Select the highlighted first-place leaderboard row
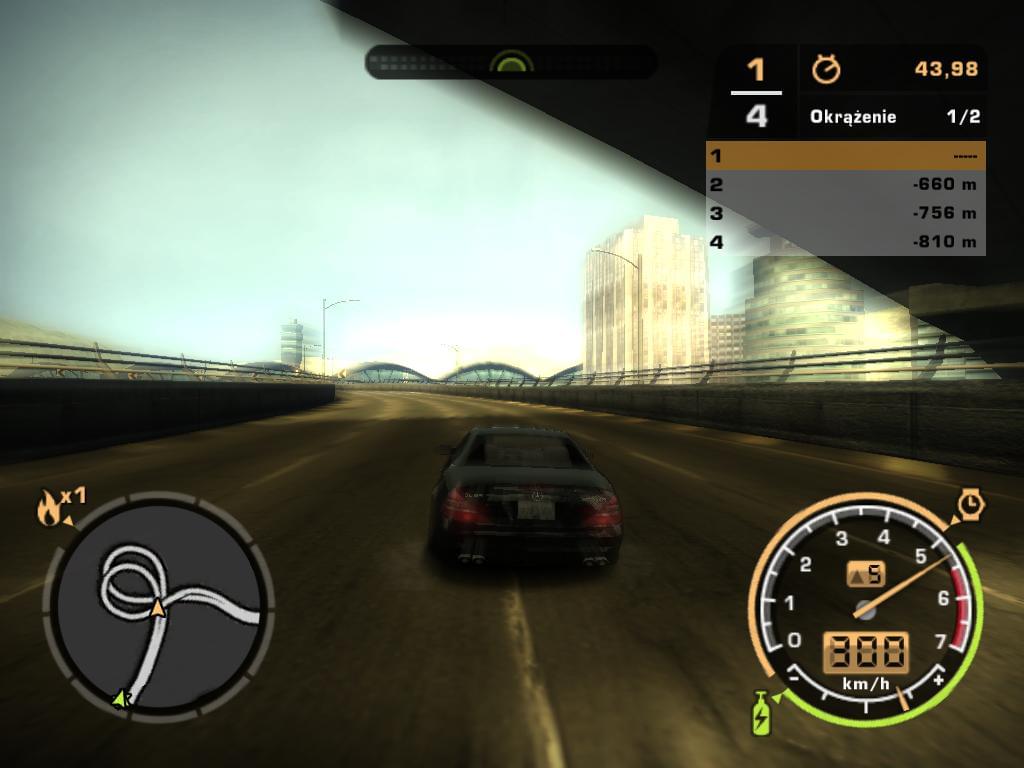Viewport: 1024px width, 768px height. coord(846,156)
